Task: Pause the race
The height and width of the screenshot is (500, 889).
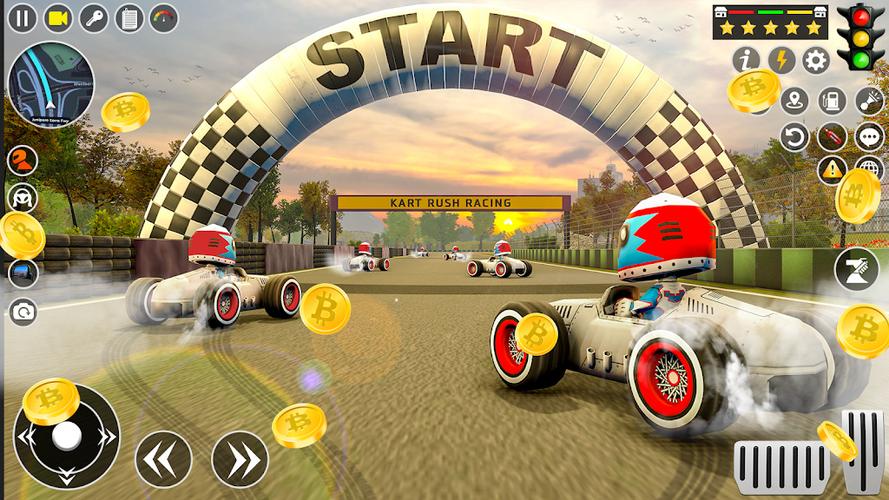Action: point(22,17)
